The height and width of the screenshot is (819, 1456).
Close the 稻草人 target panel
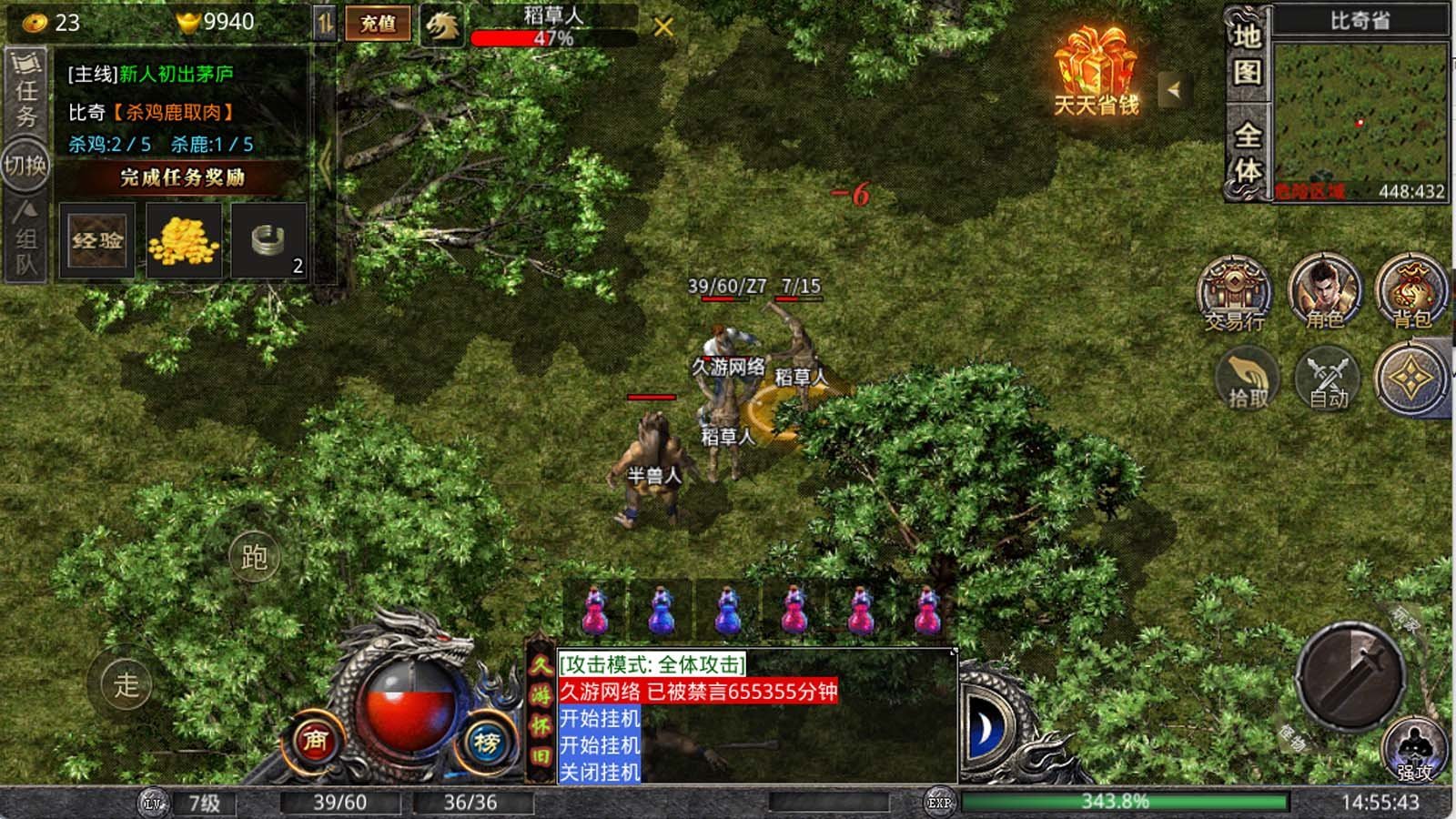(x=663, y=27)
